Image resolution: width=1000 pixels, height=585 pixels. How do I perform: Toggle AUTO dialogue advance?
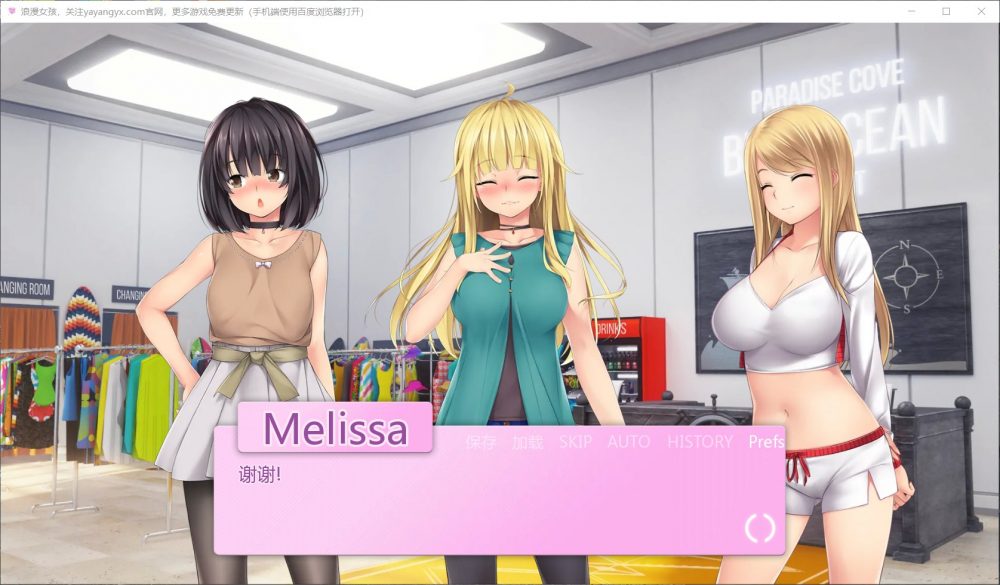629,442
